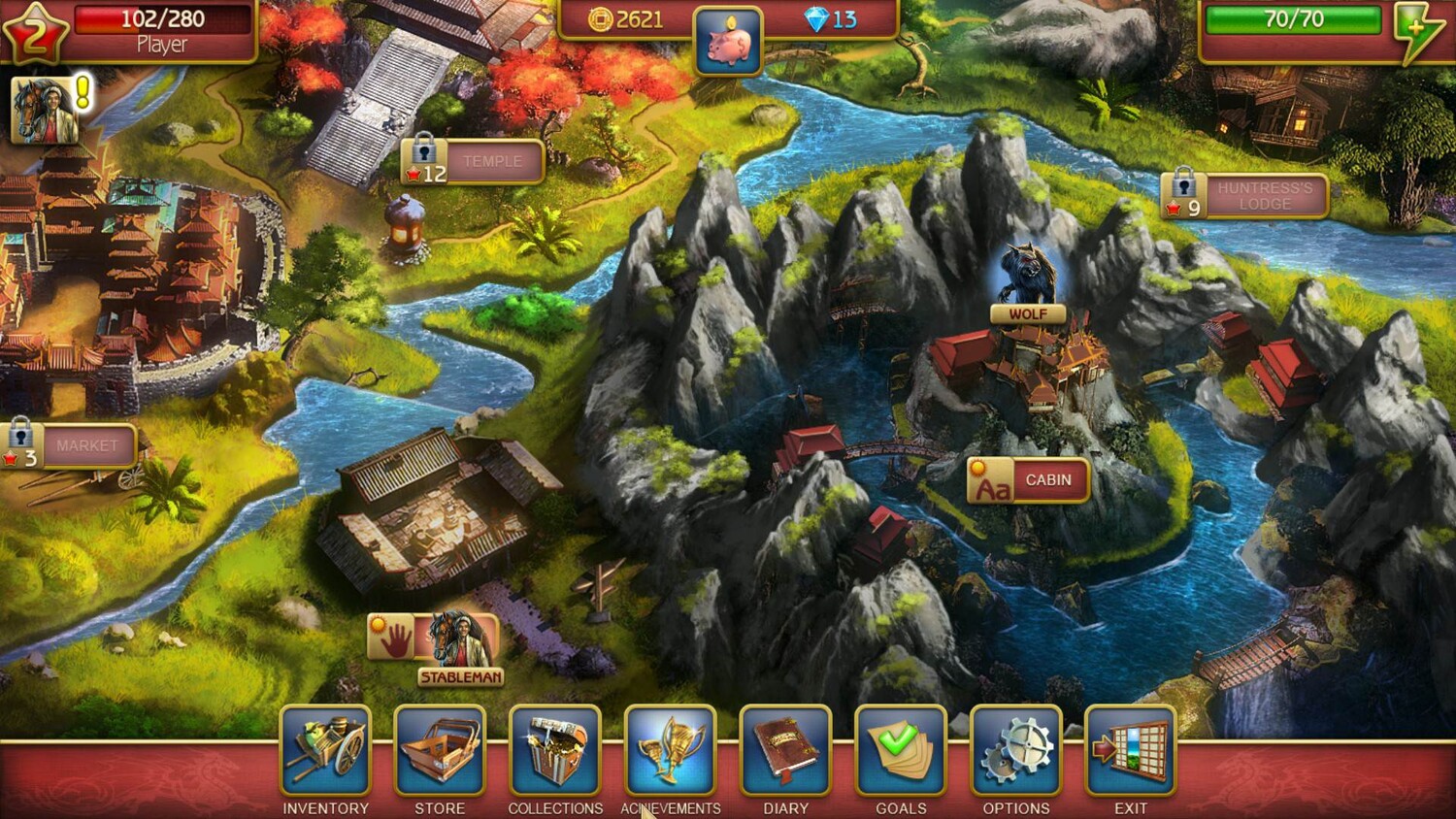Open the Inventory cart button
This screenshot has height=819, width=1456.
coord(325,751)
